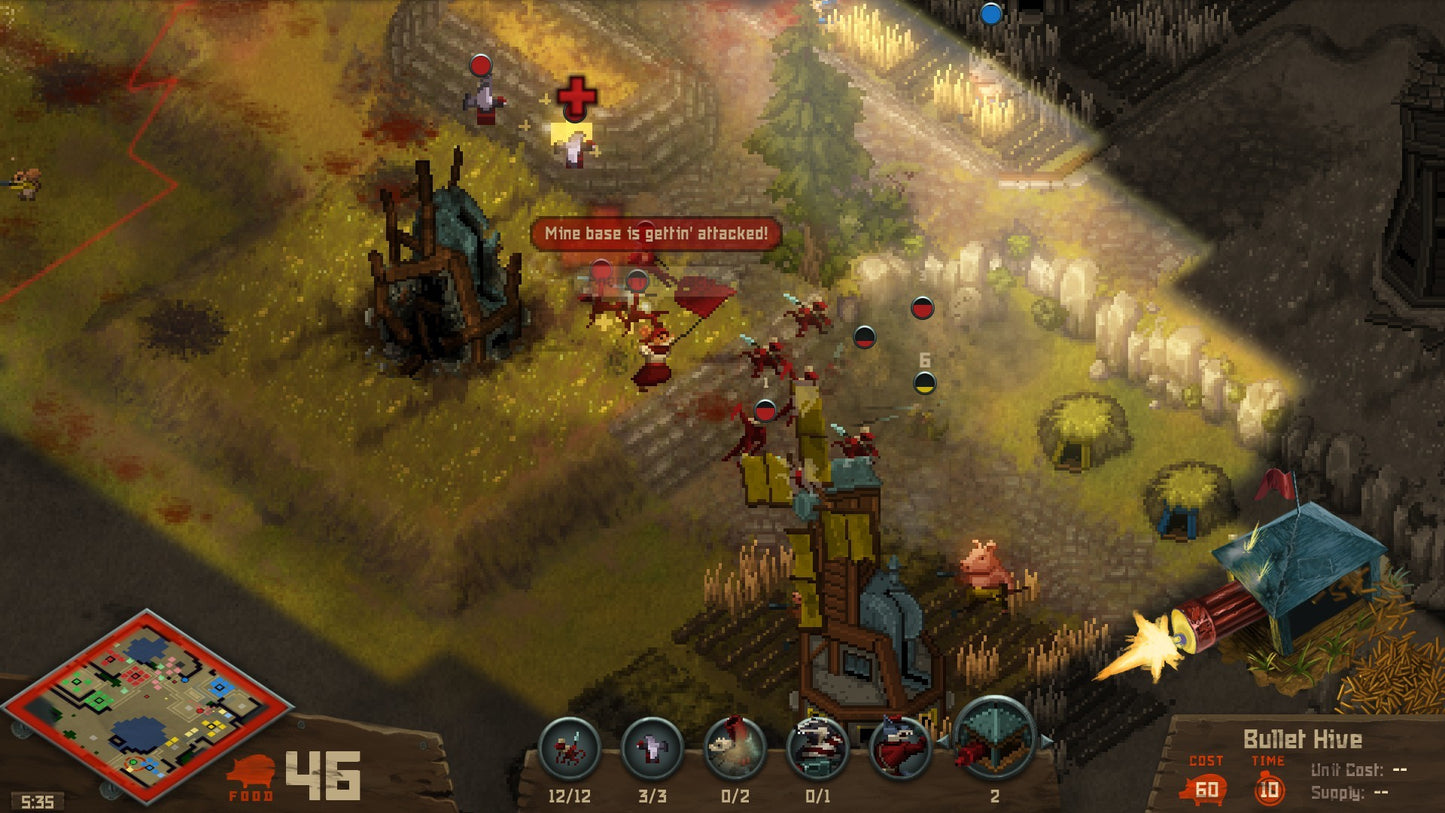This screenshot has width=1445, height=813.
Task: Click the left arrow beside the Bullet Hive icon
Action: pyautogui.click(x=943, y=741)
